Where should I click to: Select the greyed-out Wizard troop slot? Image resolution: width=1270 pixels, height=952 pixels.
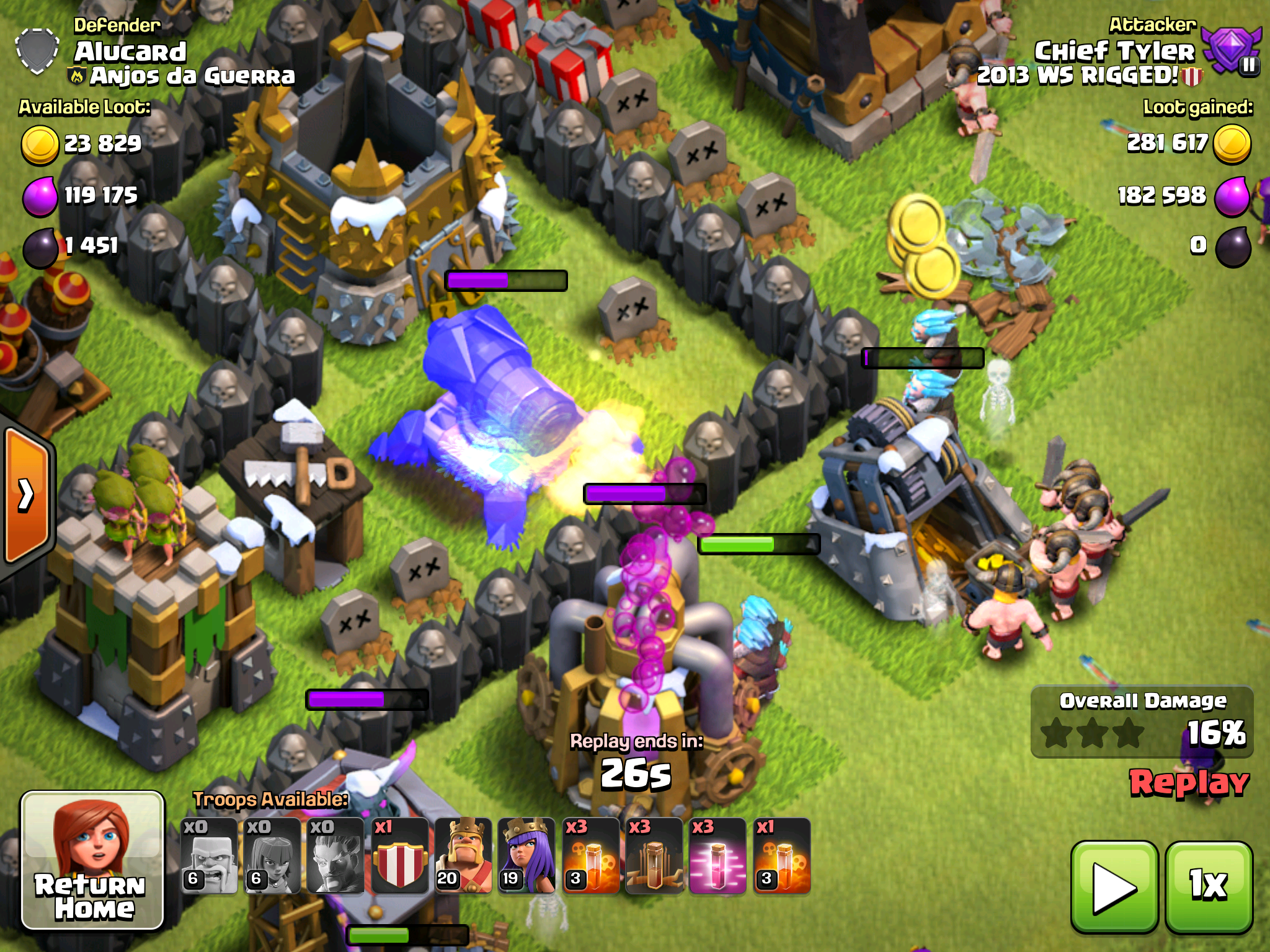(336, 857)
